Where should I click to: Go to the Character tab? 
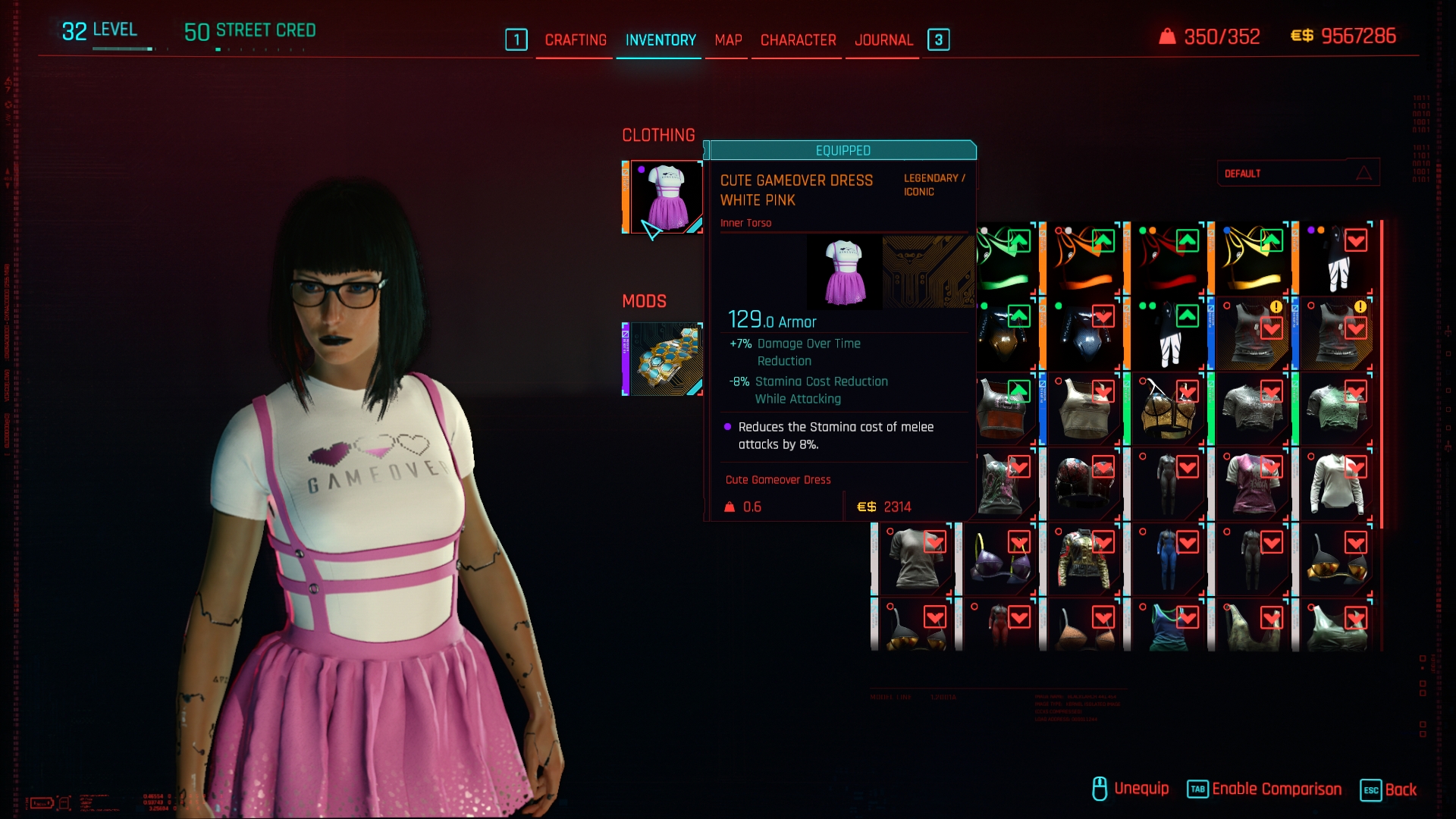798,40
